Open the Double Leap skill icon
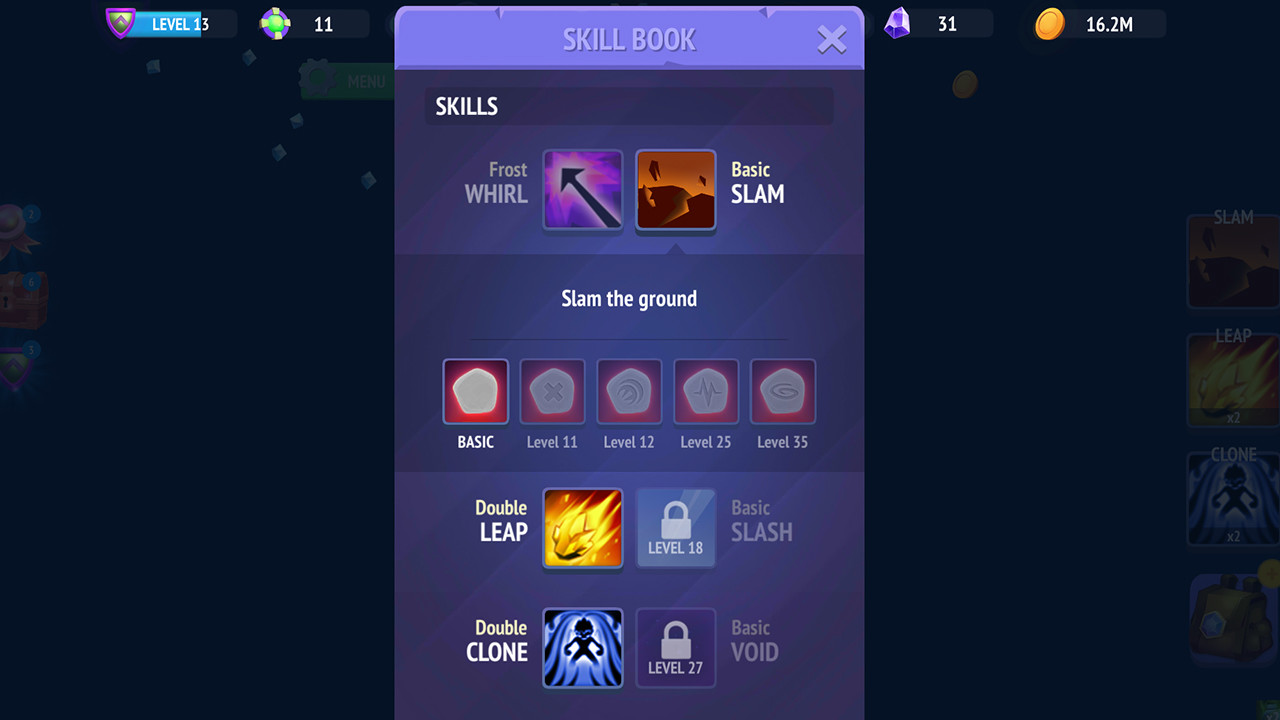The image size is (1280, 720). tap(583, 528)
